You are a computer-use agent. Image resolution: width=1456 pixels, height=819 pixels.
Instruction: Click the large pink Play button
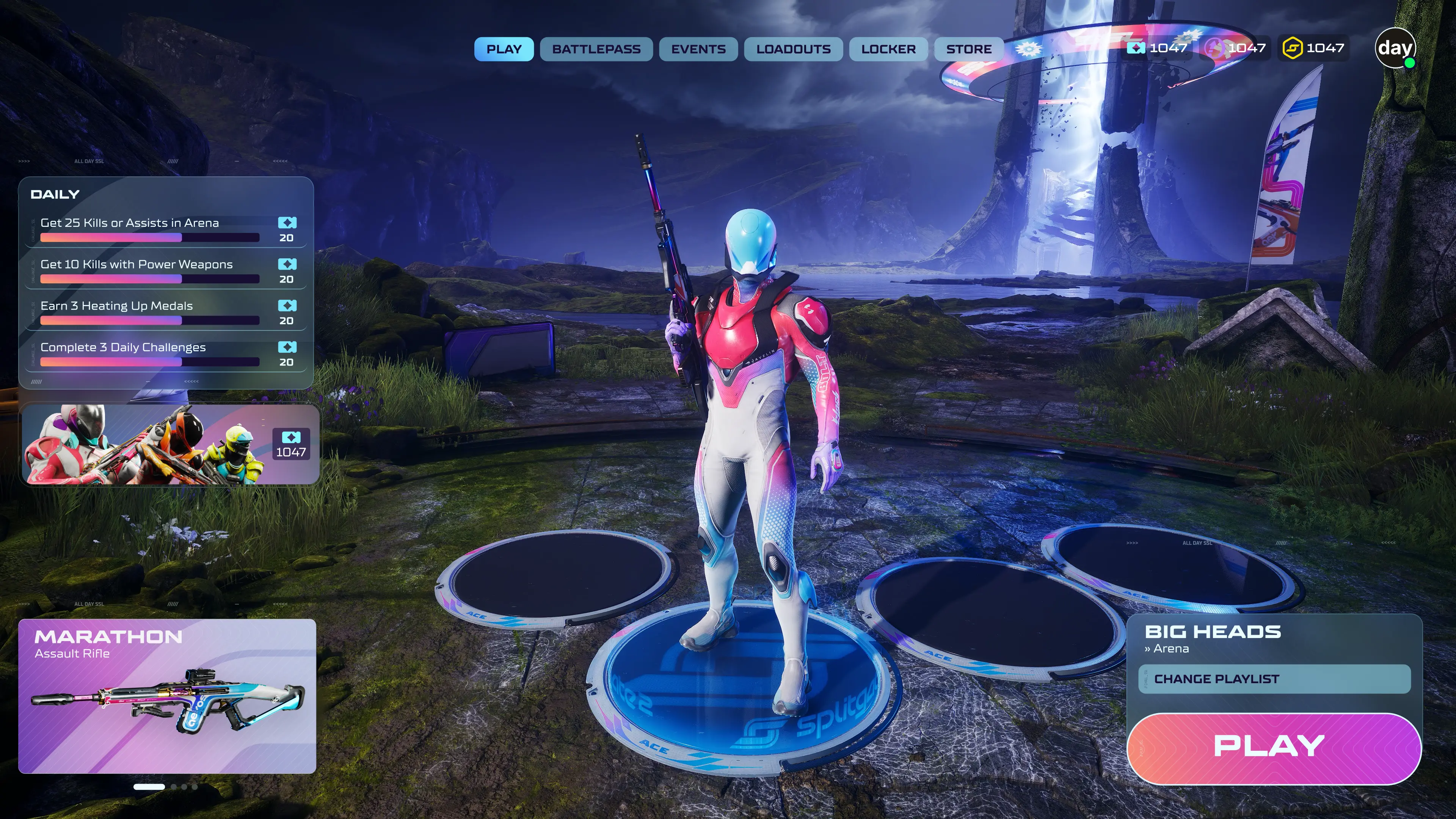click(x=1274, y=748)
